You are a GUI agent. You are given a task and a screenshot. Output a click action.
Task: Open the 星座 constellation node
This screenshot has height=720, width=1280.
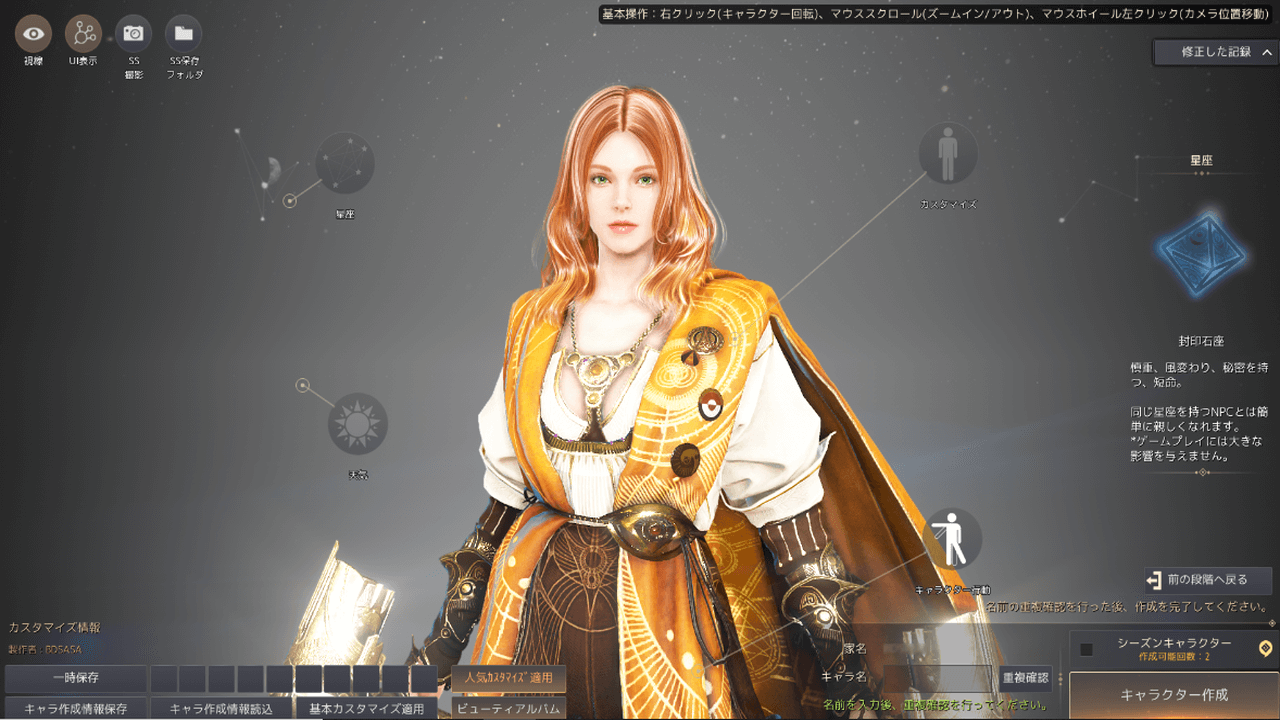[x=345, y=163]
